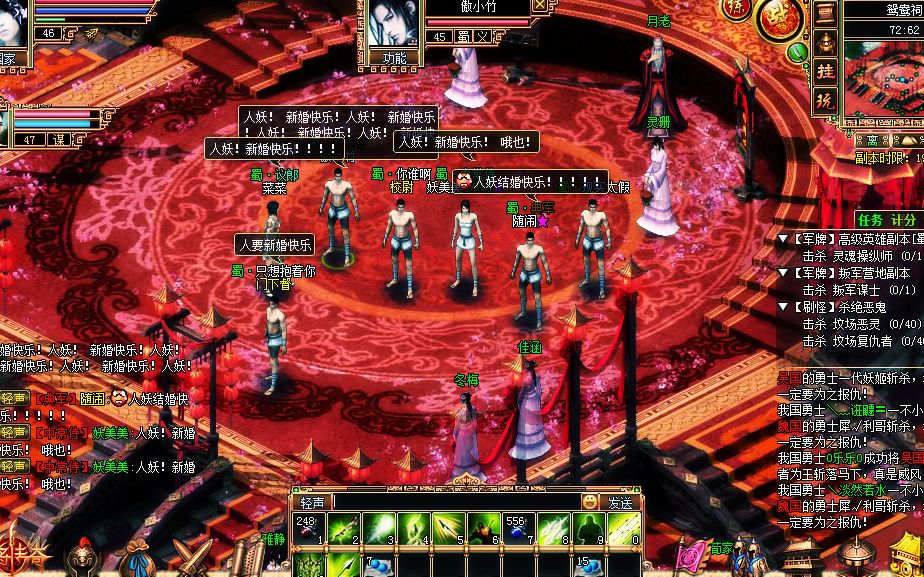
Task: Open the 轻声 chat channel selector
Action: pos(313,502)
